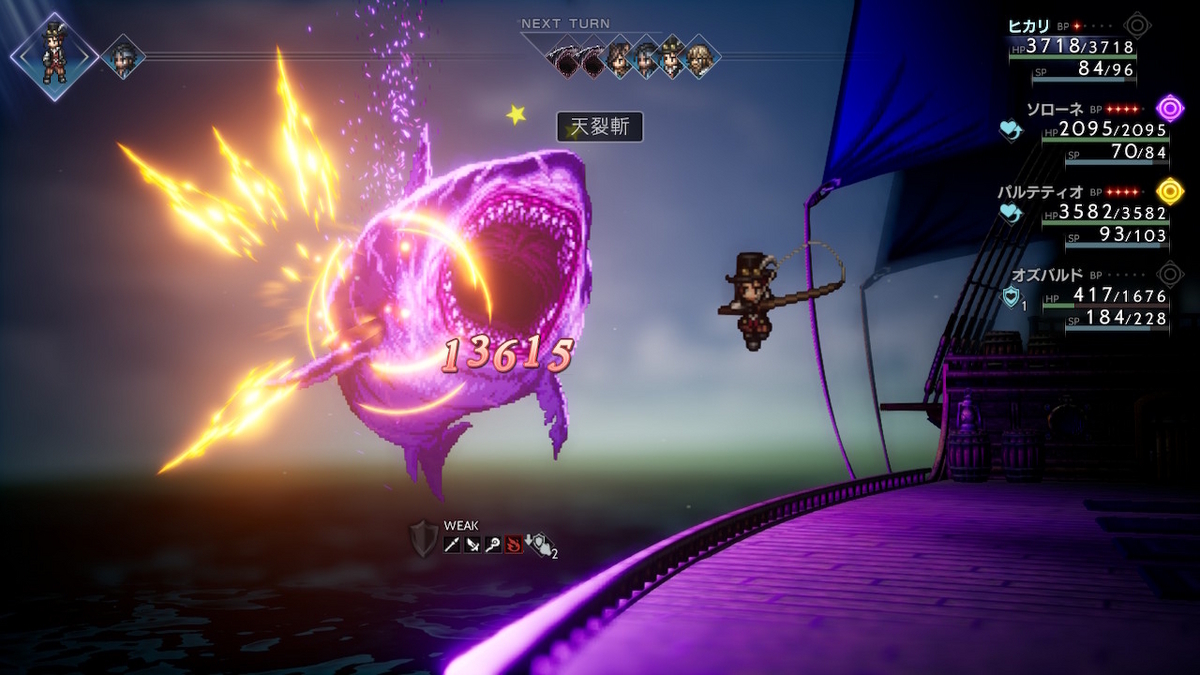Select ヒカリ in the party list
1200x675 pixels.
[1031, 27]
